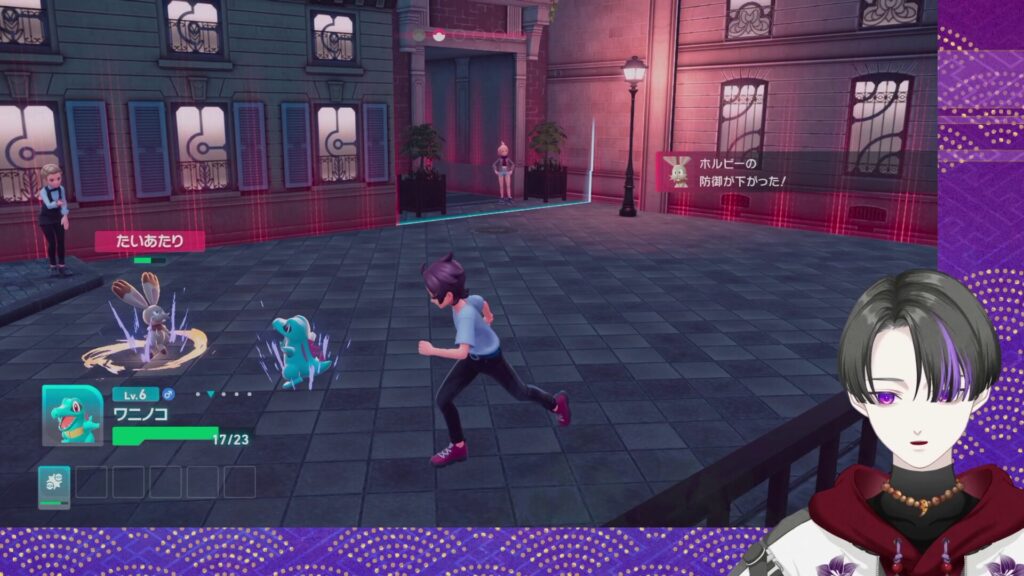Click the Scorbunny icon in the battle notification
The image size is (1024, 576).
click(x=676, y=171)
